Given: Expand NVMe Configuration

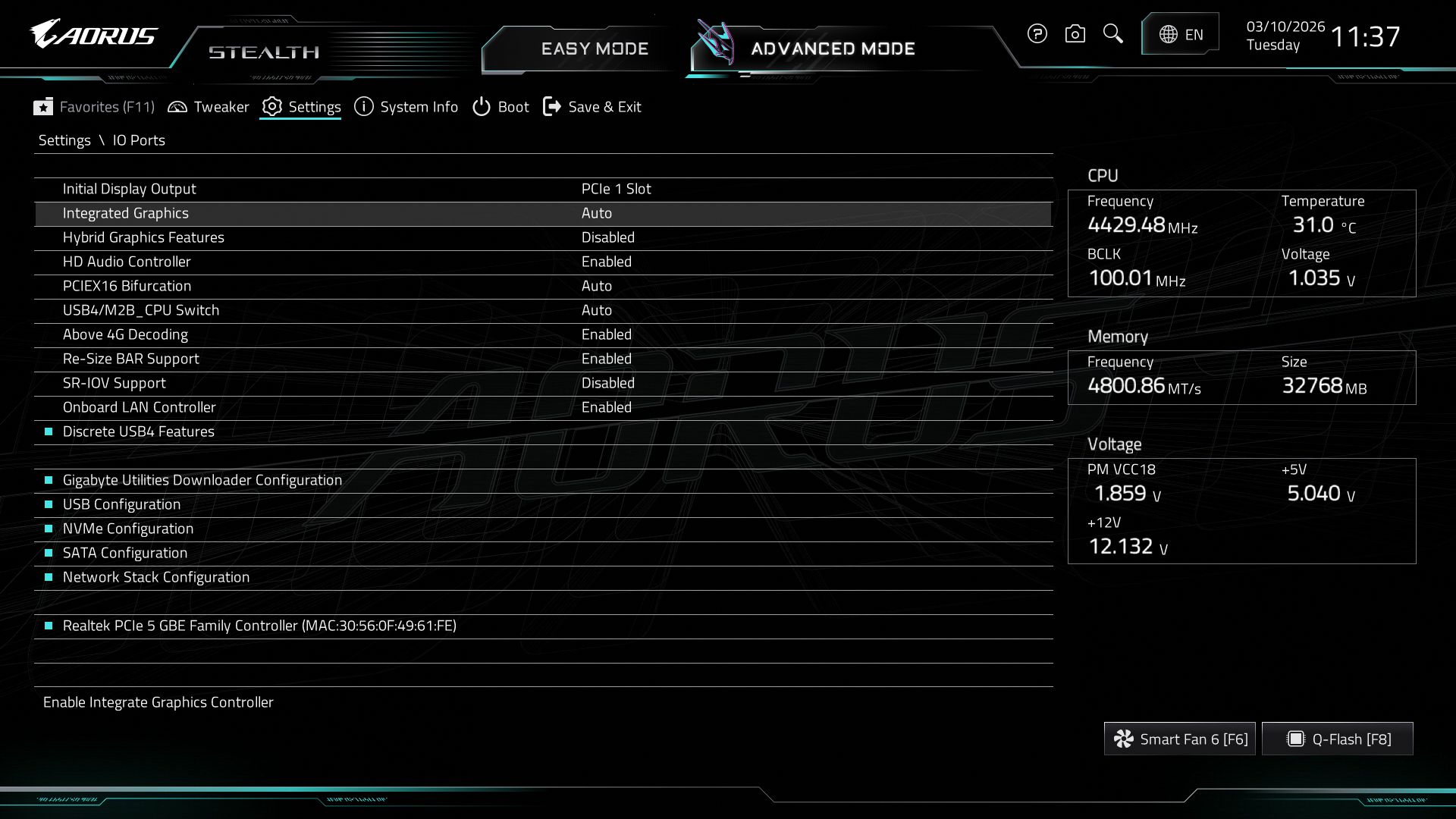Looking at the screenshot, I should [x=127, y=528].
